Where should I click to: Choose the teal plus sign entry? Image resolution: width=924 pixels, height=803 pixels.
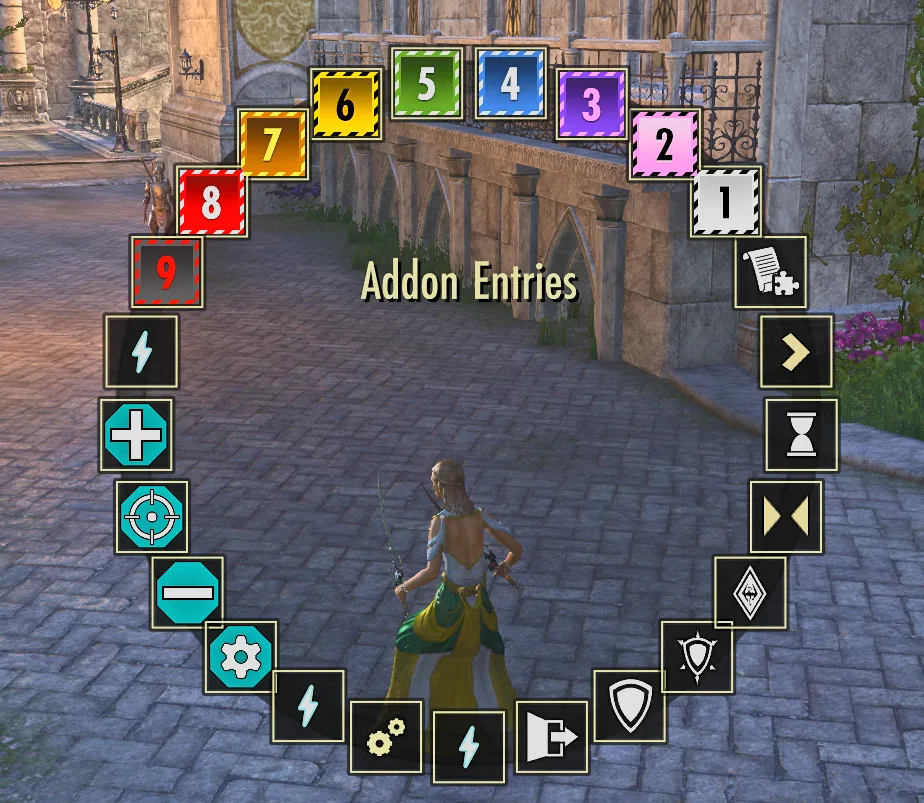click(x=136, y=435)
